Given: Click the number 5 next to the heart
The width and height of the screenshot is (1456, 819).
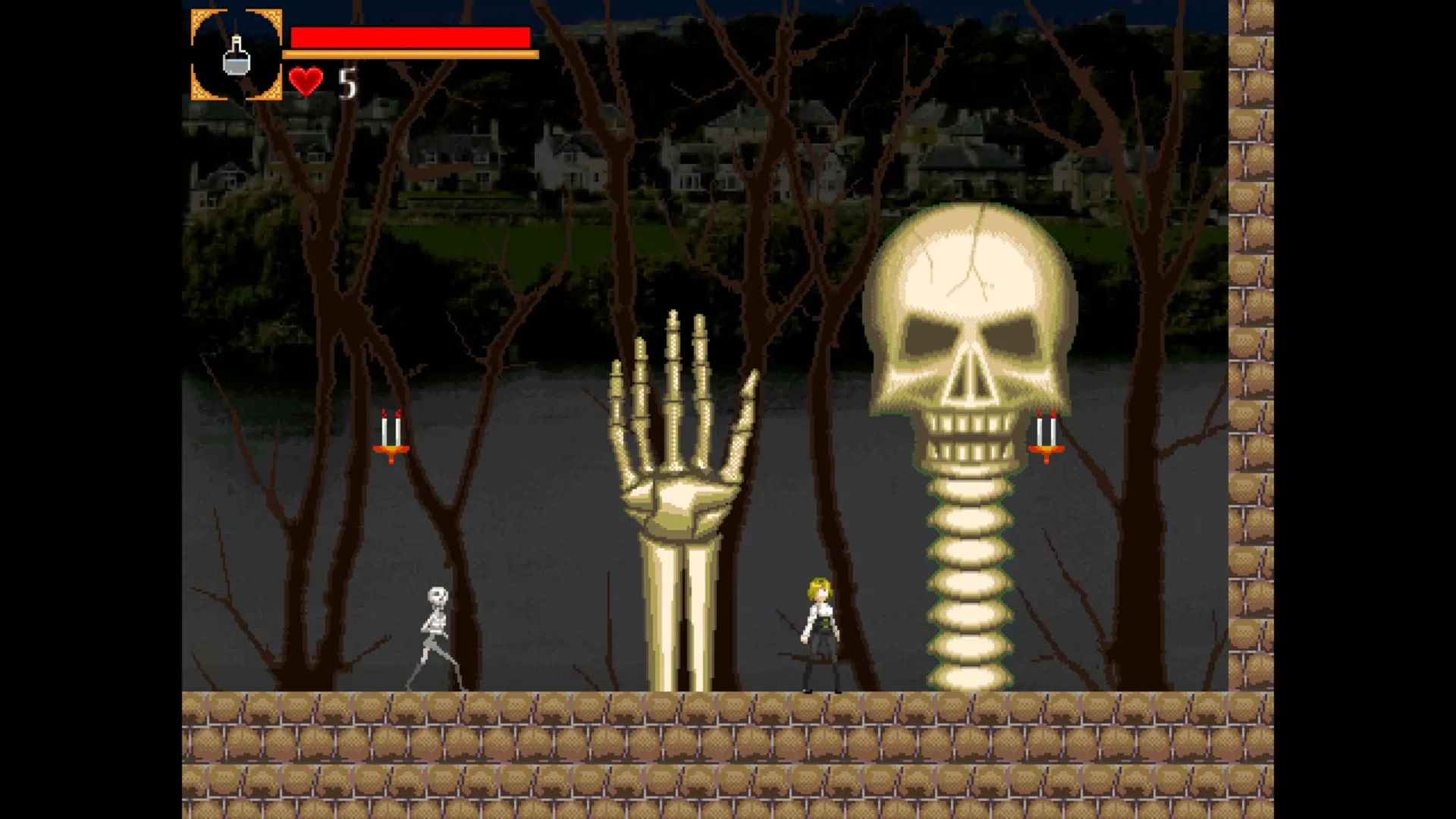Looking at the screenshot, I should pyautogui.click(x=350, y=82).
